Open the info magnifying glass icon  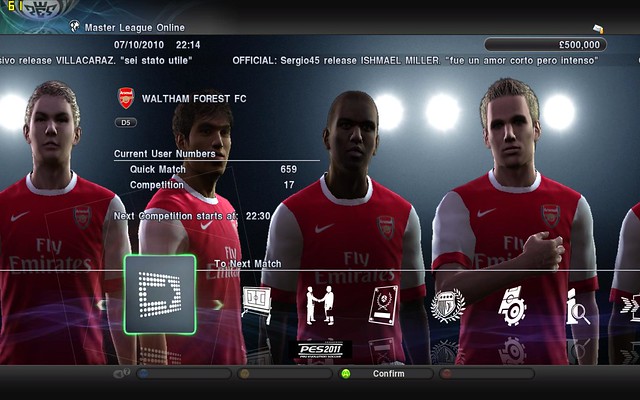point(577,305)
